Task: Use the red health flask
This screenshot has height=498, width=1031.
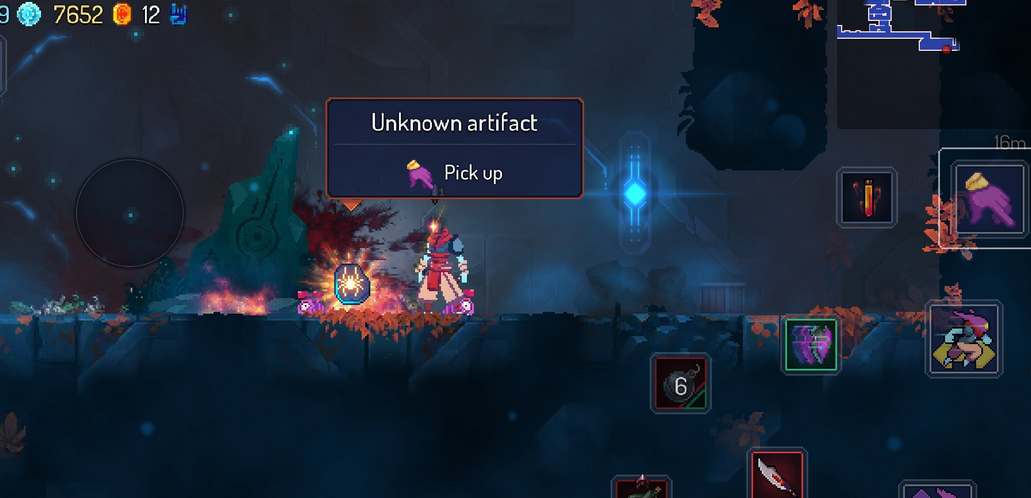Action: click(x=866, y=197)
